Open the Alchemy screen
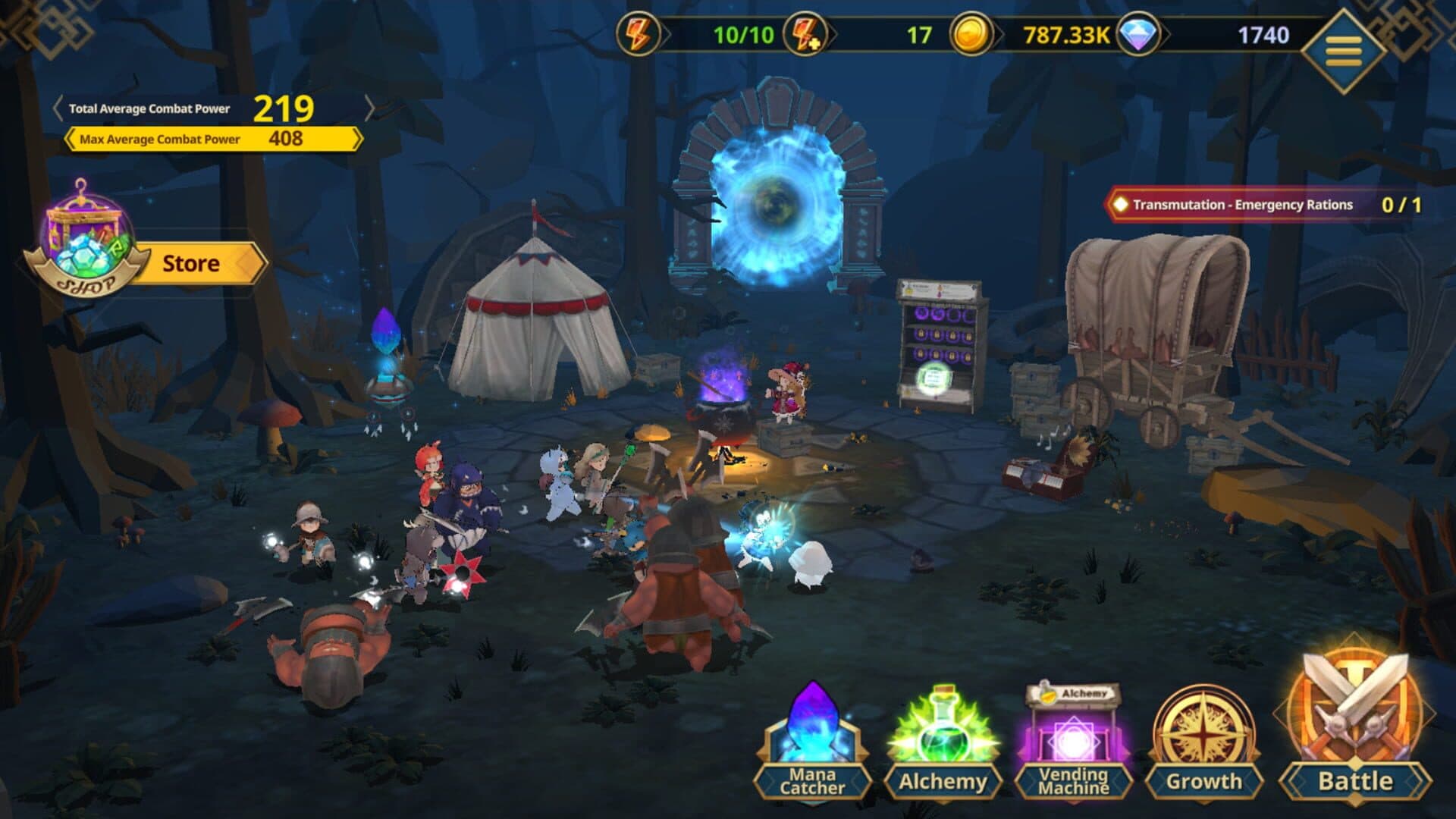This screenshot has height=819, width=1456. (x=943, y=743)
